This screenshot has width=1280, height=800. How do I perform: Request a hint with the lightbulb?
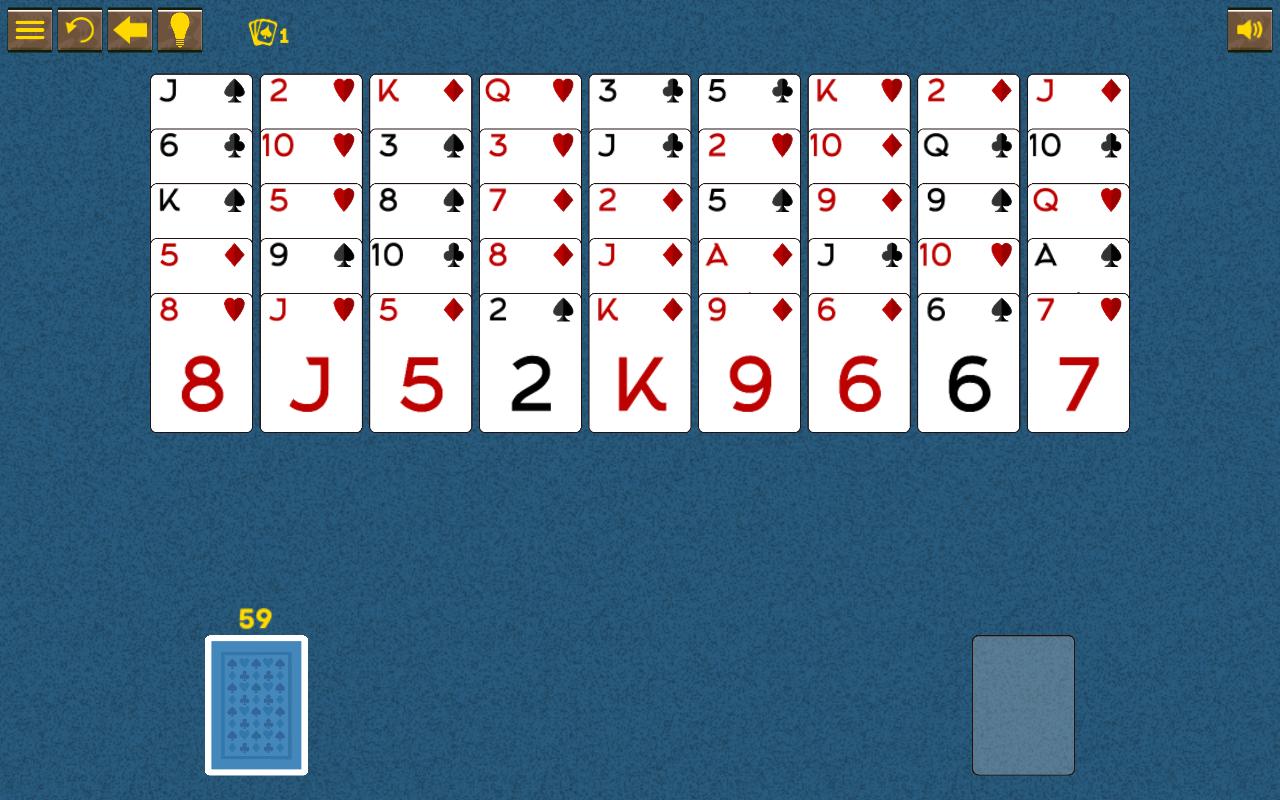pyautogui.click(x=179, y=30)
